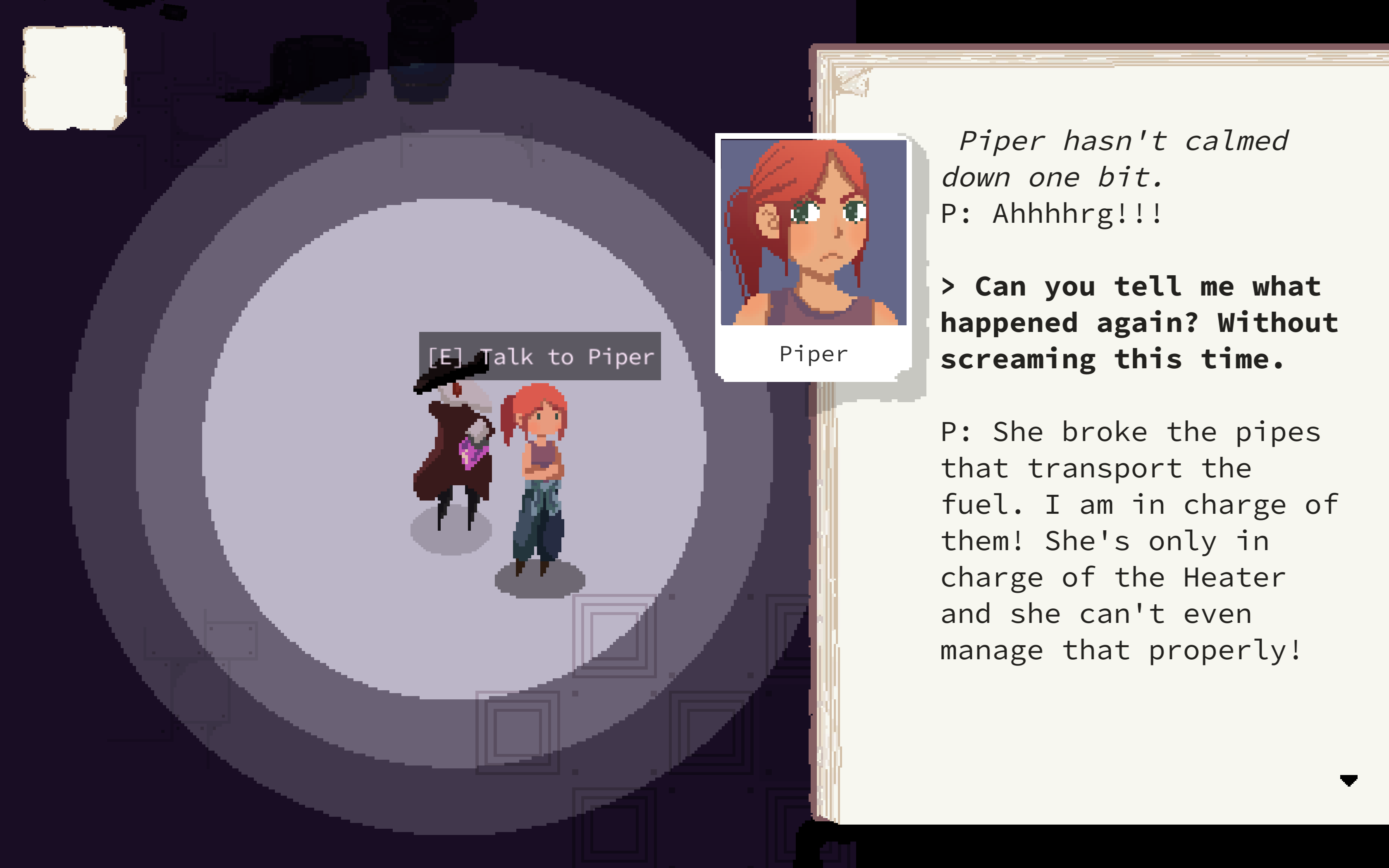This screenshot has width=1389, height=868.
Task: Open the blank paper note icon
Action: point(74,78)
